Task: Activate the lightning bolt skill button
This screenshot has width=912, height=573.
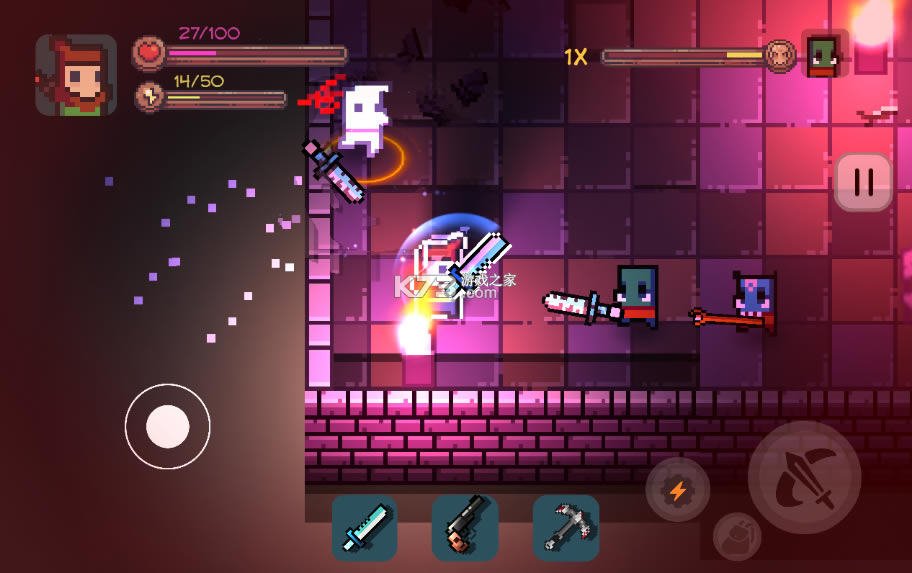Action: click(x=678, y=490)
